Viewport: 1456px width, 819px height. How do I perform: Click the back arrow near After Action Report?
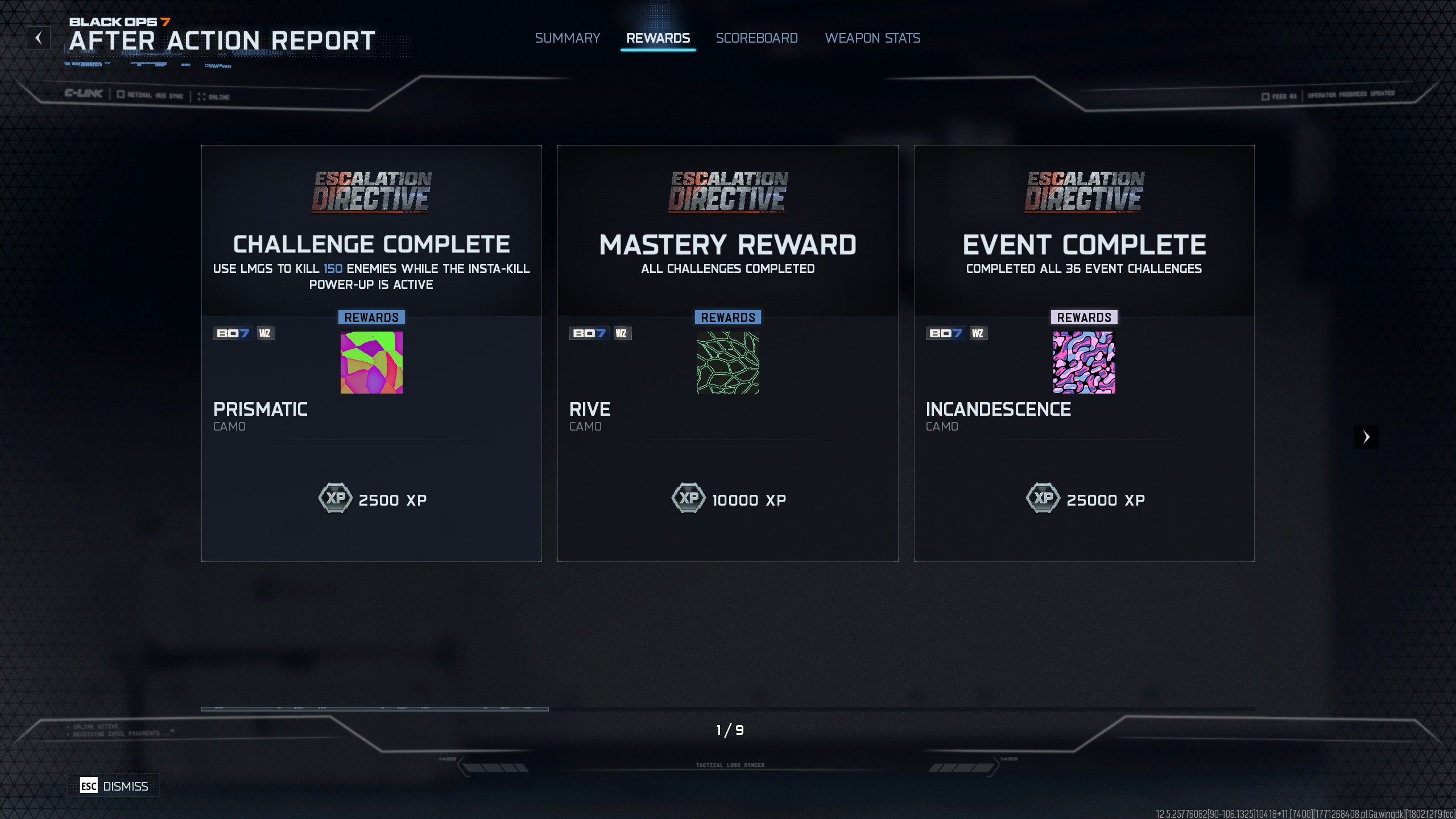pyautogui.click(x=39, y=38)
